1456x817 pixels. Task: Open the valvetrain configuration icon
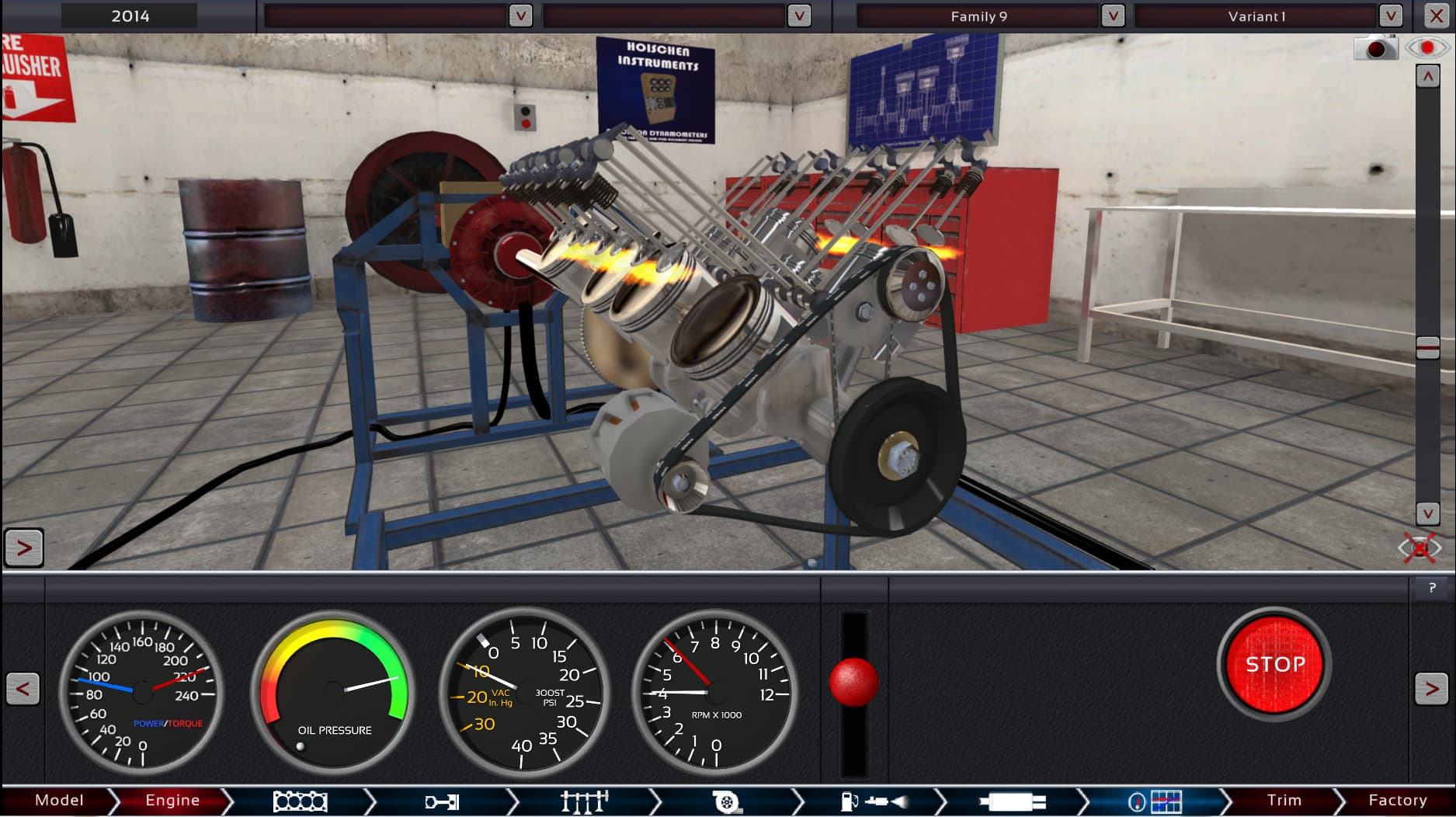pyautogui.click(x=584, y=800)
